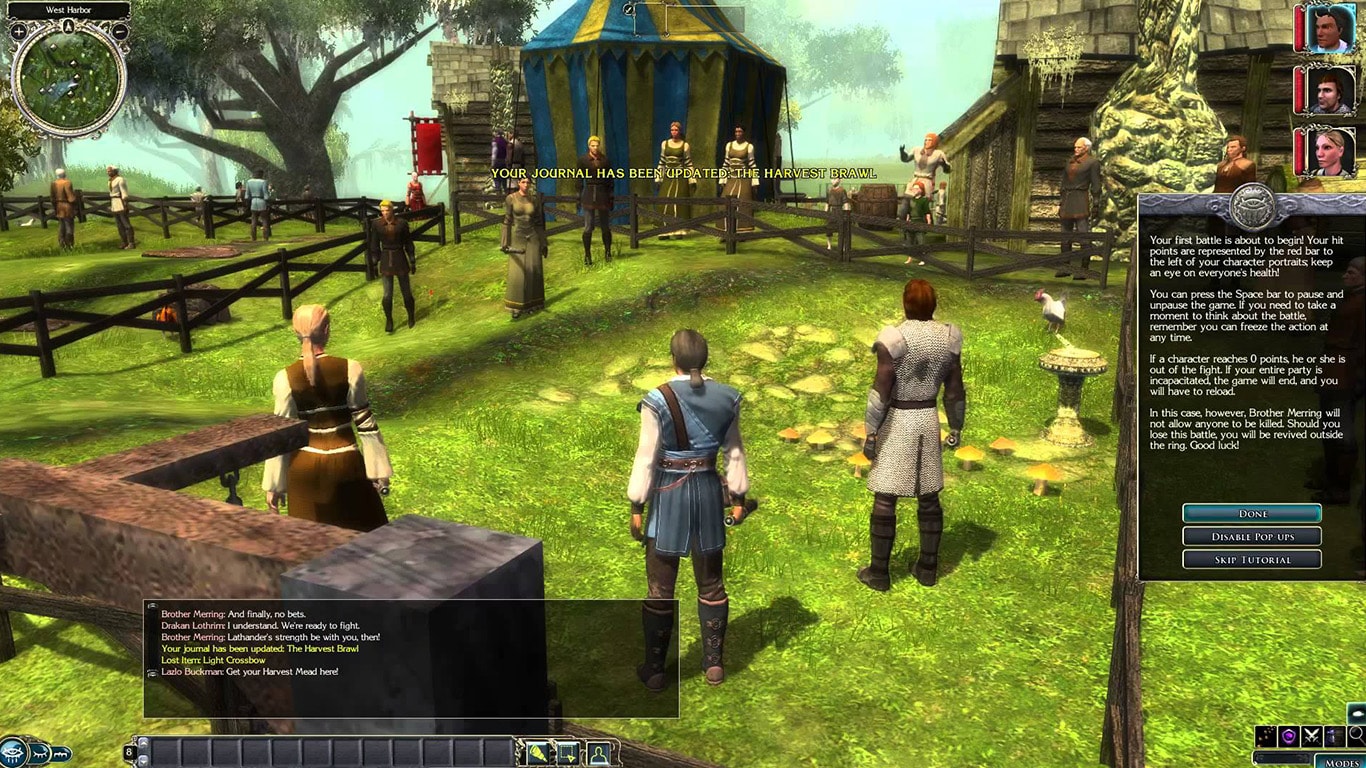
Task: Activate the purple mode icon near Modes
Action: [x=1288, y=736]
